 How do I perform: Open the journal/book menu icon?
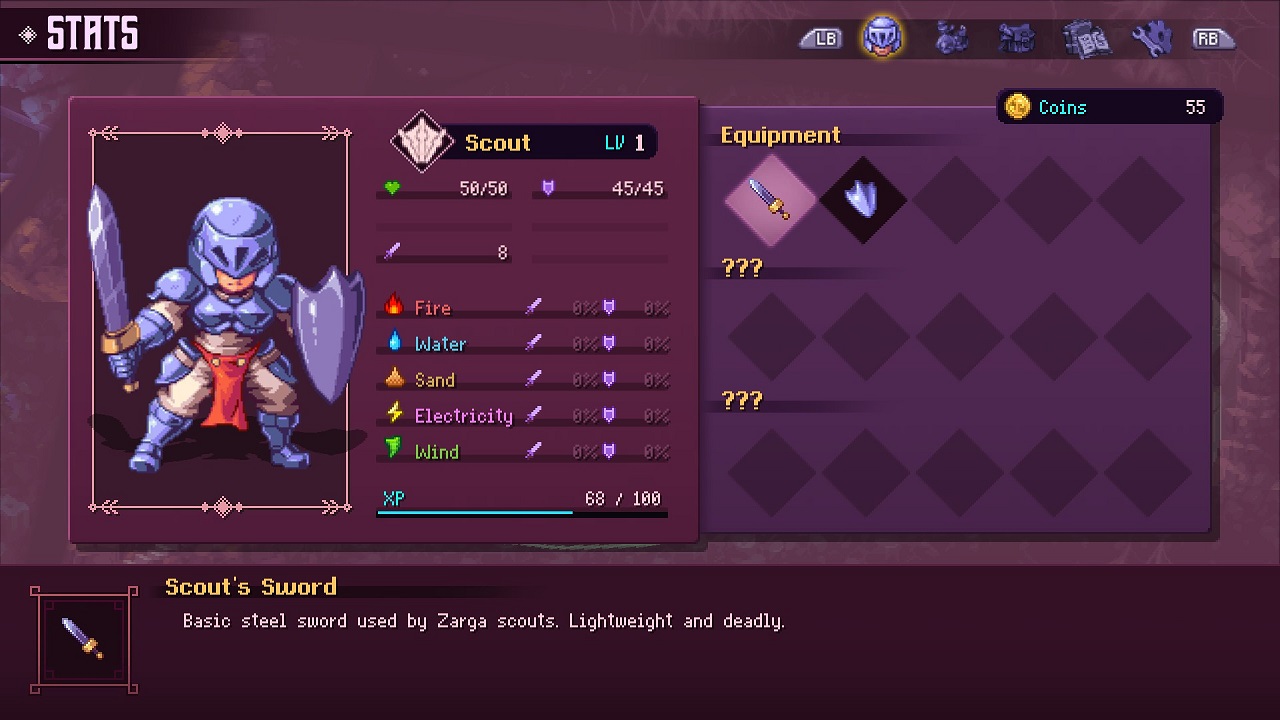tap(1087, 37)
